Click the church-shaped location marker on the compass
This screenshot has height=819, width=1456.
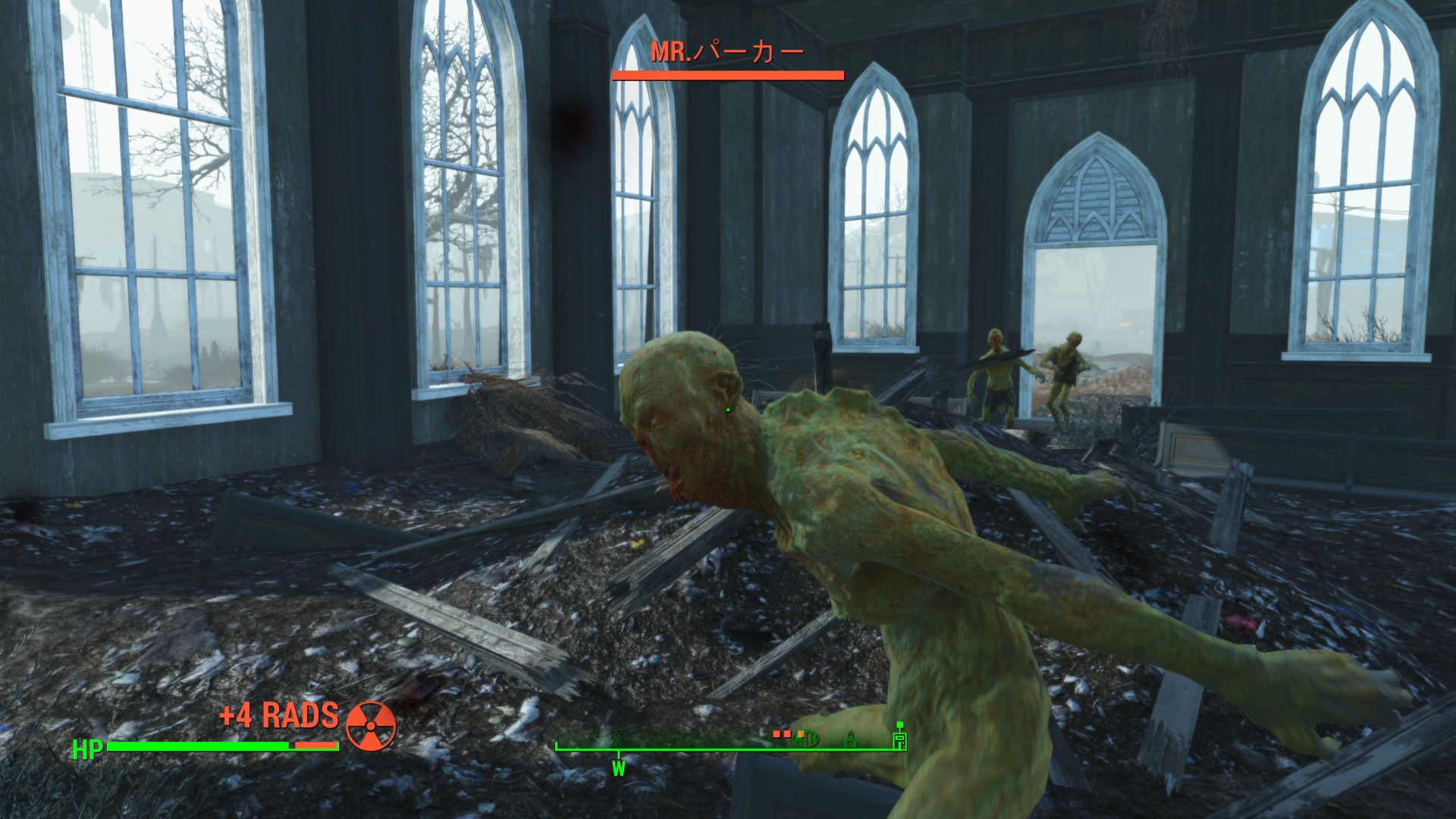tap(852, 738)
